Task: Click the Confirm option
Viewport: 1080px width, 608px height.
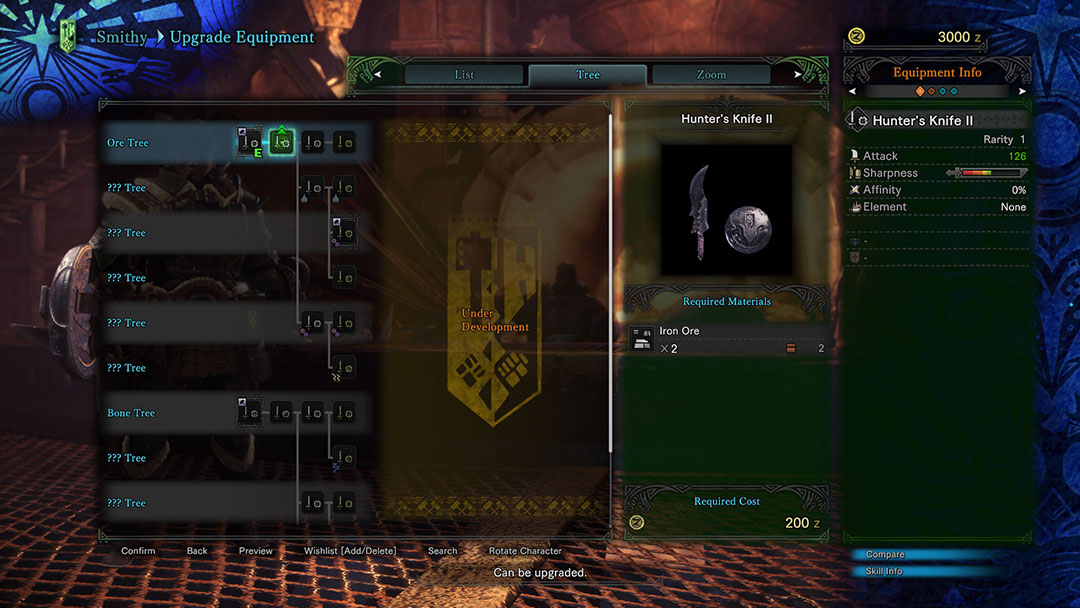Action: (x=138, y=551)
